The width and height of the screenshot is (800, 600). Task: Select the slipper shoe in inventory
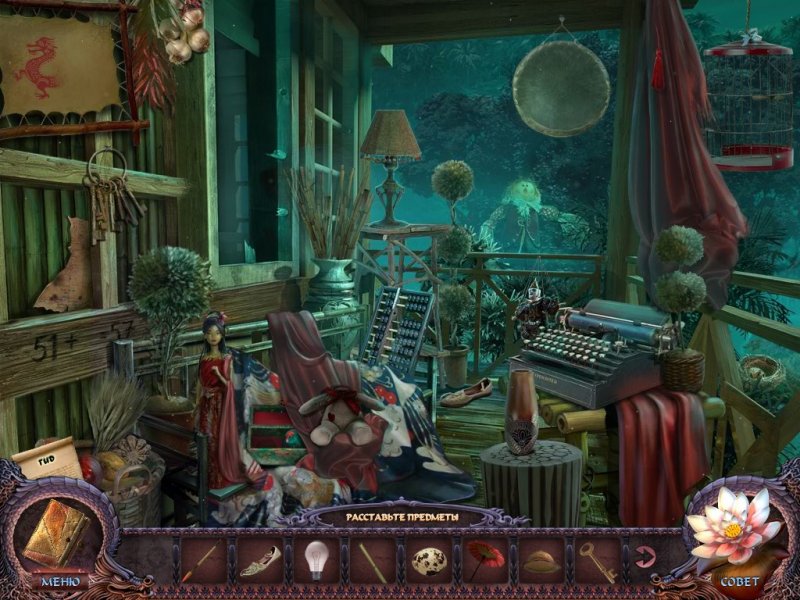click(x=260, y=560)
